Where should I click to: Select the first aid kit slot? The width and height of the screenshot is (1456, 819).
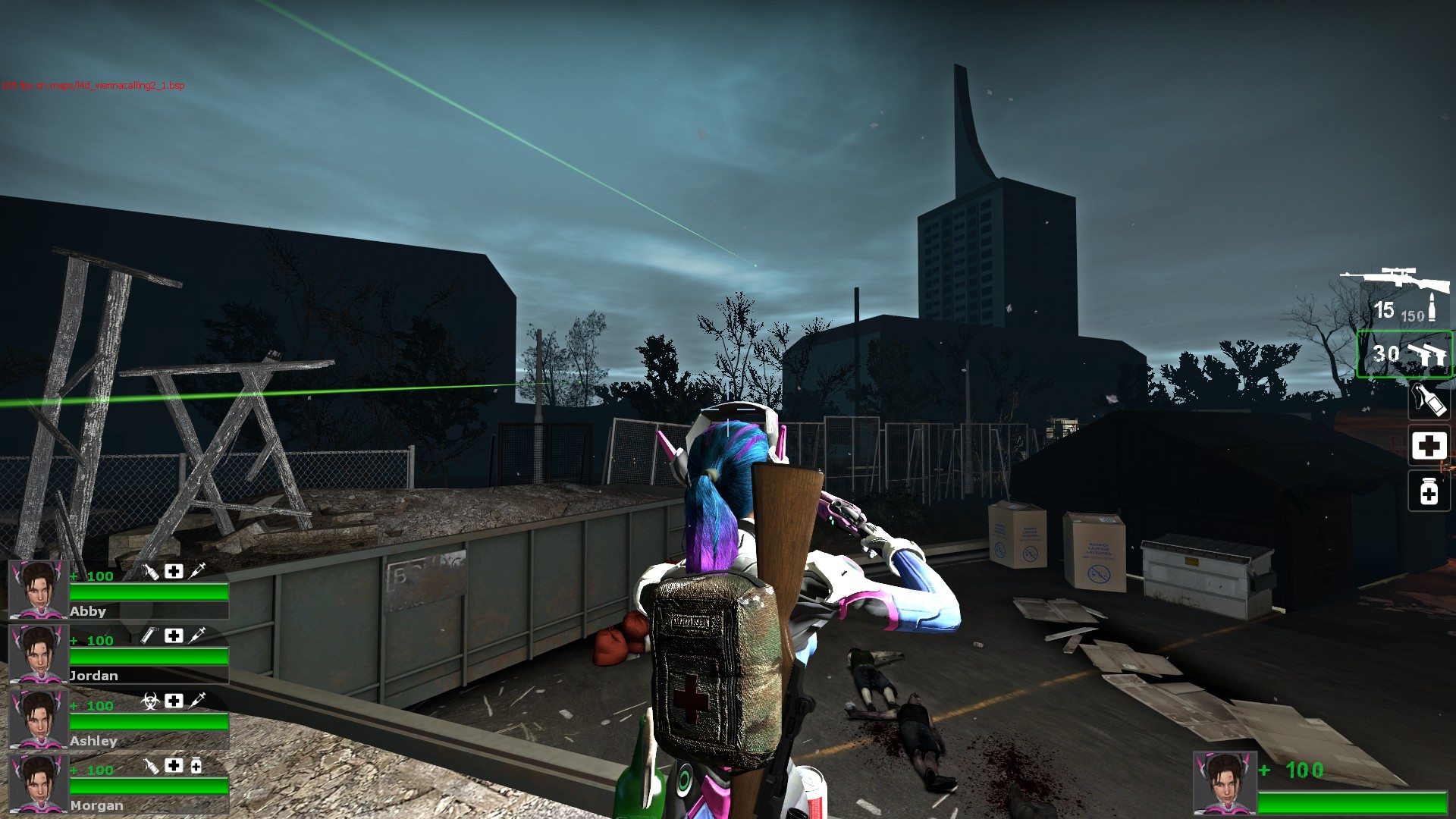click(x=1429, y=445)
